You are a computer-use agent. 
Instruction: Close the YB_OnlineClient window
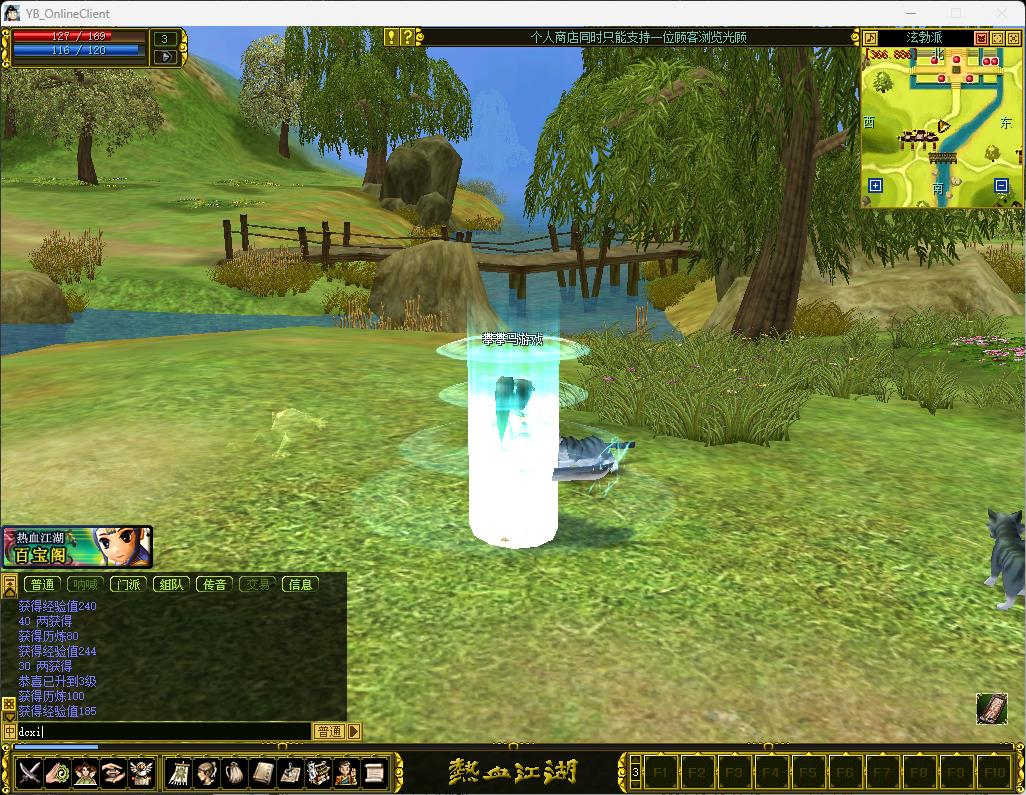[x=1001, y=13]
